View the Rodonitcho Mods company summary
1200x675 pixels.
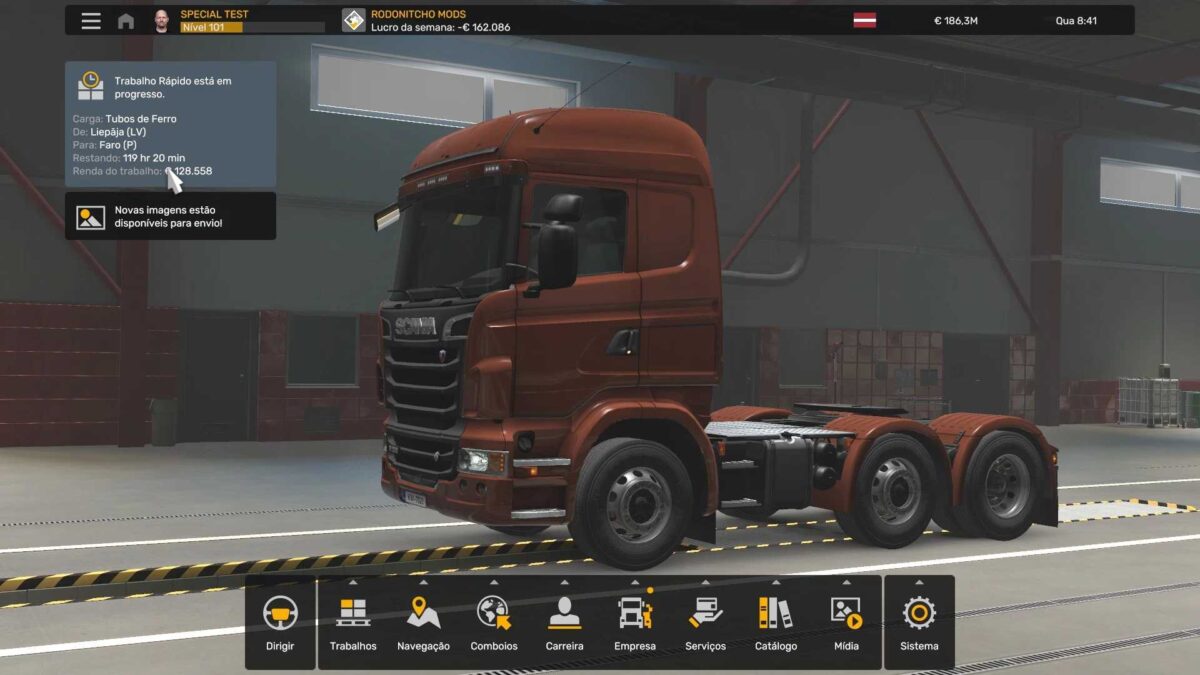click(425, 20)
